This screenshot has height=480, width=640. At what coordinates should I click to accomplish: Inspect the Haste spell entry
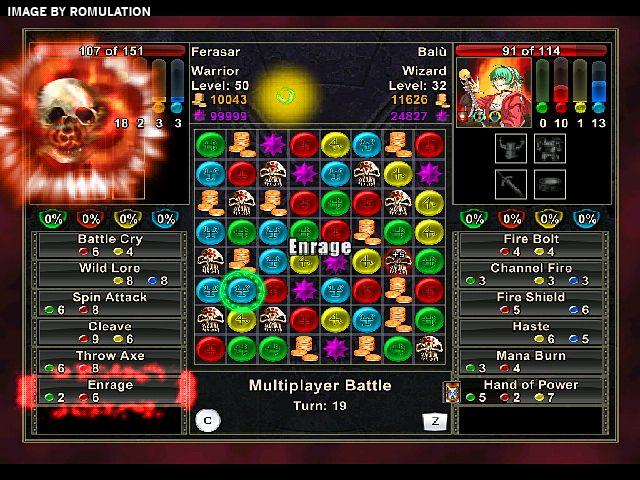(x=531, y=332)
